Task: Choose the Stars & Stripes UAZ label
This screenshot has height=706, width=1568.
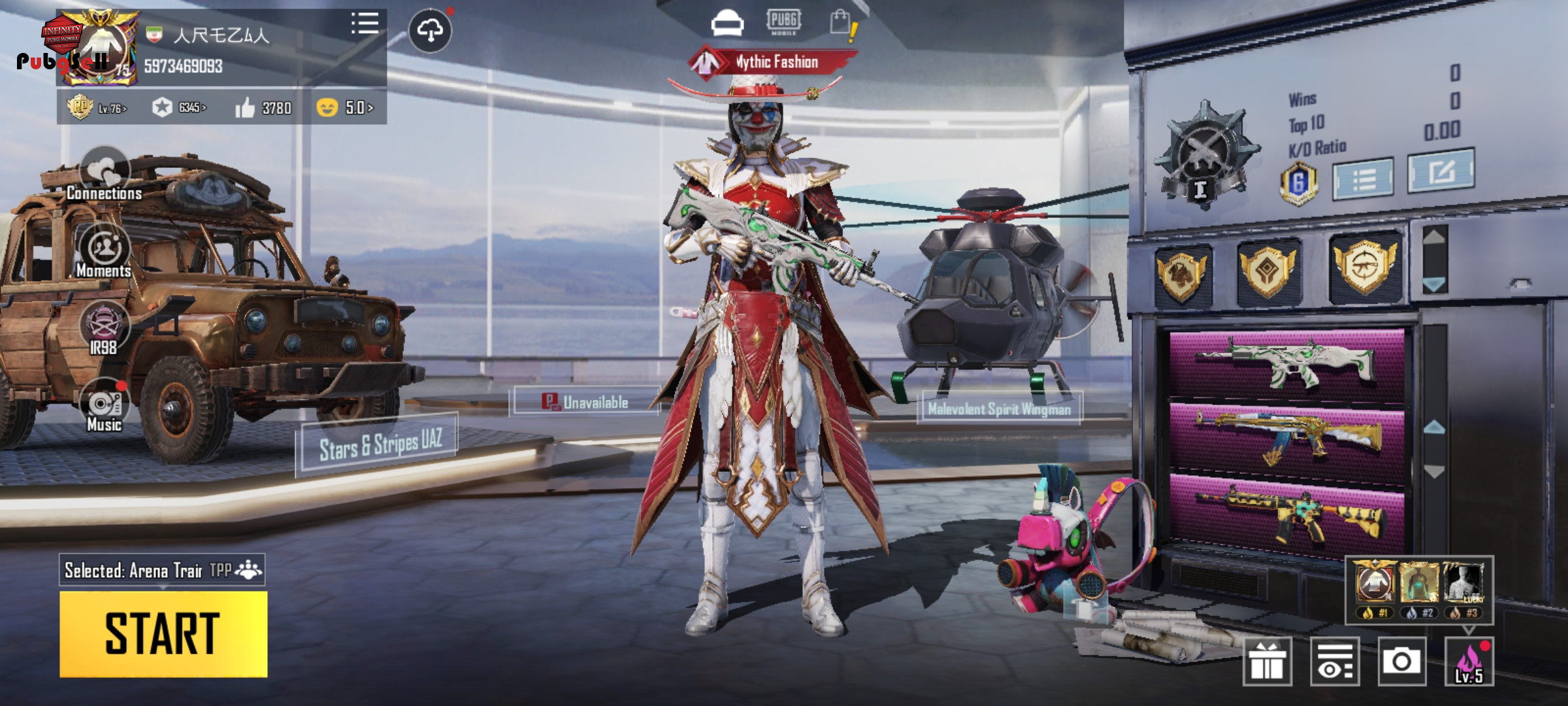Action: click(379, 445)
